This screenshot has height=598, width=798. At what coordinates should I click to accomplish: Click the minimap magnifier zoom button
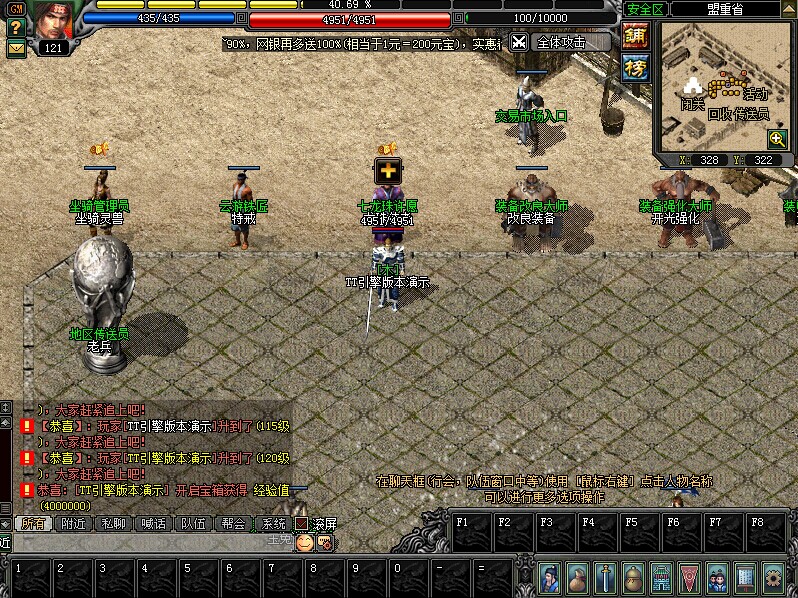[x=776, y=139]
